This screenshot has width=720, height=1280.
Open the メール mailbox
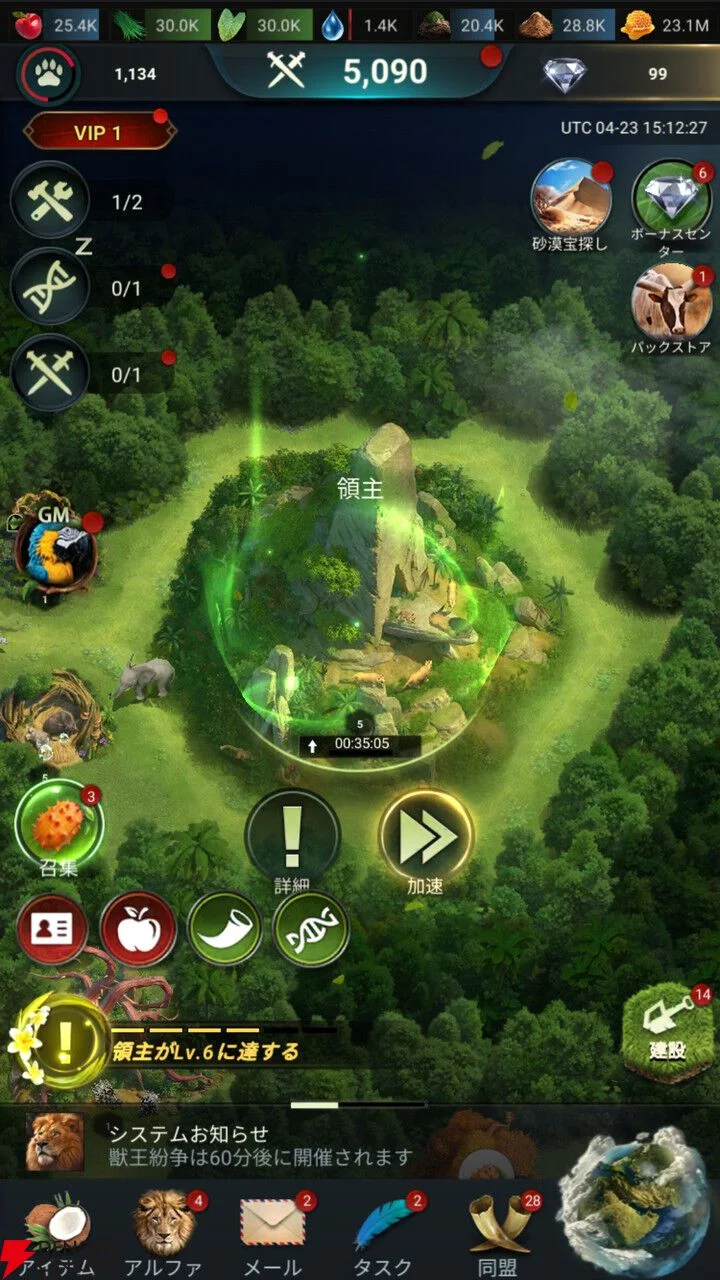pos(272,1230)
